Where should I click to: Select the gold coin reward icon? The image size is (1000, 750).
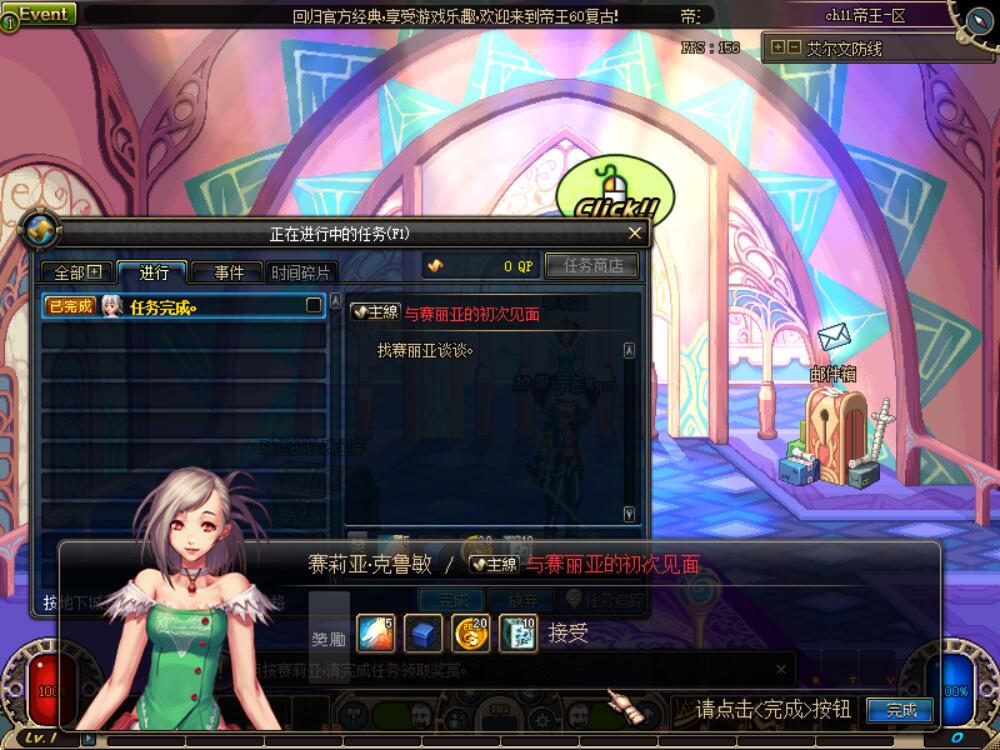(471, 634)
